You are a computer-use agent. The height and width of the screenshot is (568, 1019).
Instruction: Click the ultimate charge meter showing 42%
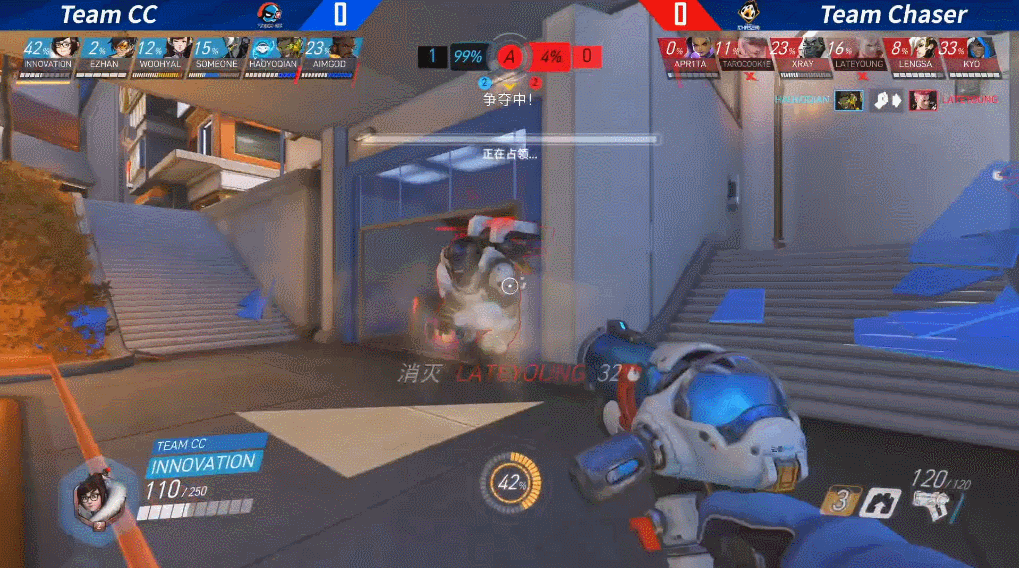512,482
